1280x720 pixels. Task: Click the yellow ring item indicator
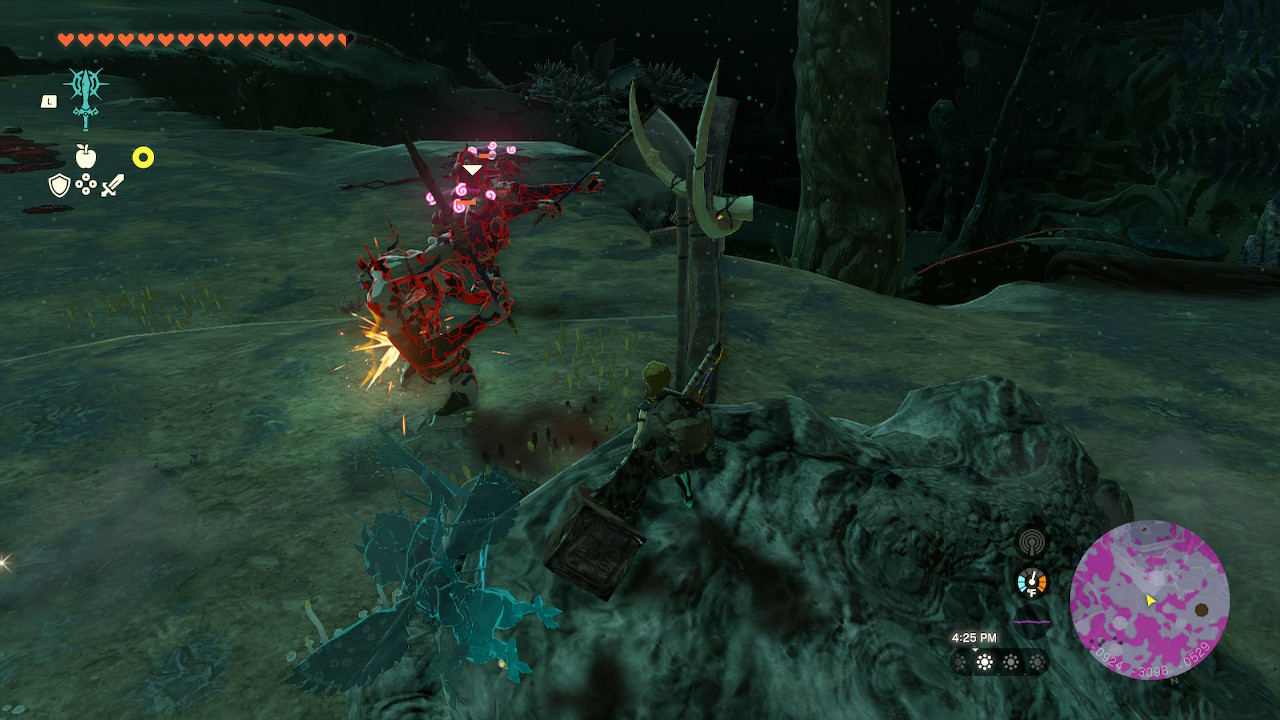click(x=143, y=157)
